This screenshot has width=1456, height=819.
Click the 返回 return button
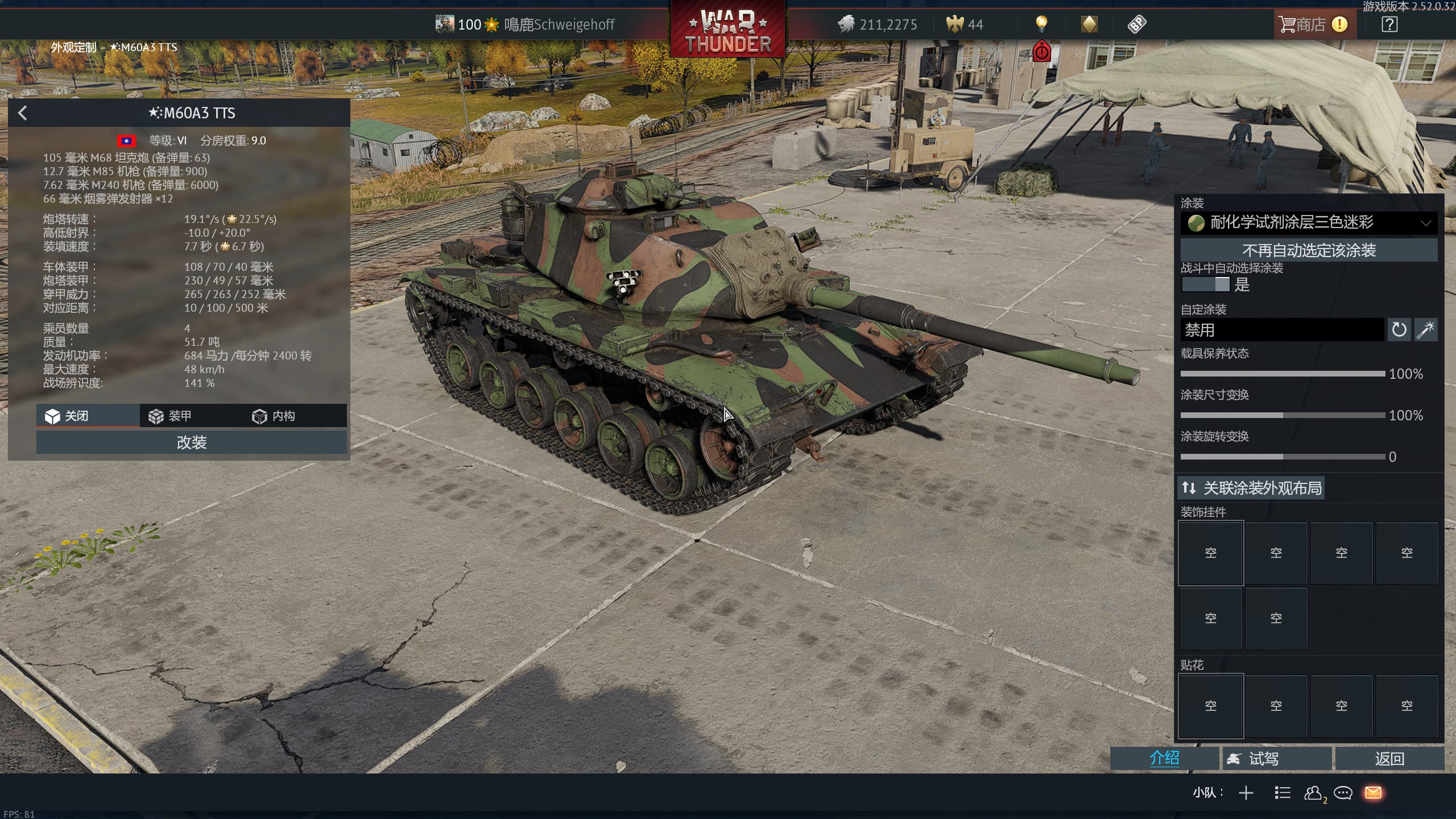pyautogui.click(x=1389, y=758)
